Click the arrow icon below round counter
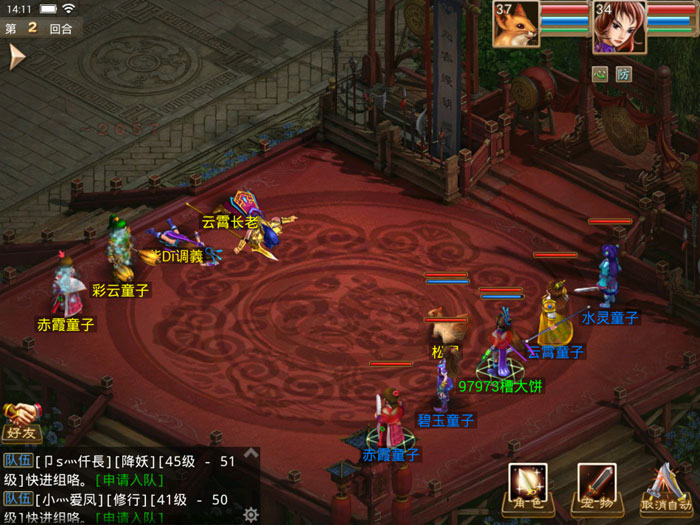 pyautogui.click(x=16, y=58)
